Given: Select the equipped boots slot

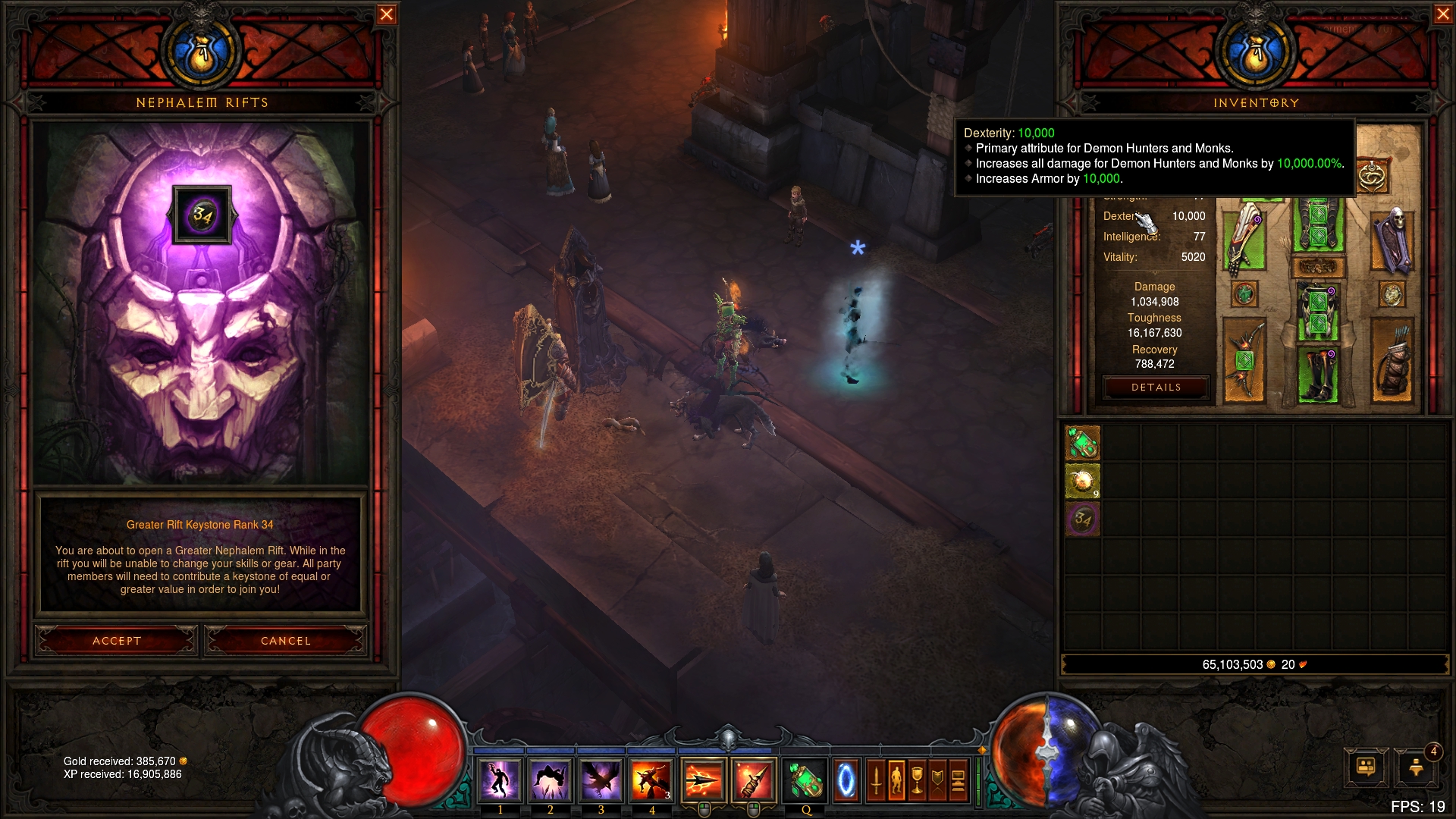Looking at the screenshot, I should pos(1319,373).
